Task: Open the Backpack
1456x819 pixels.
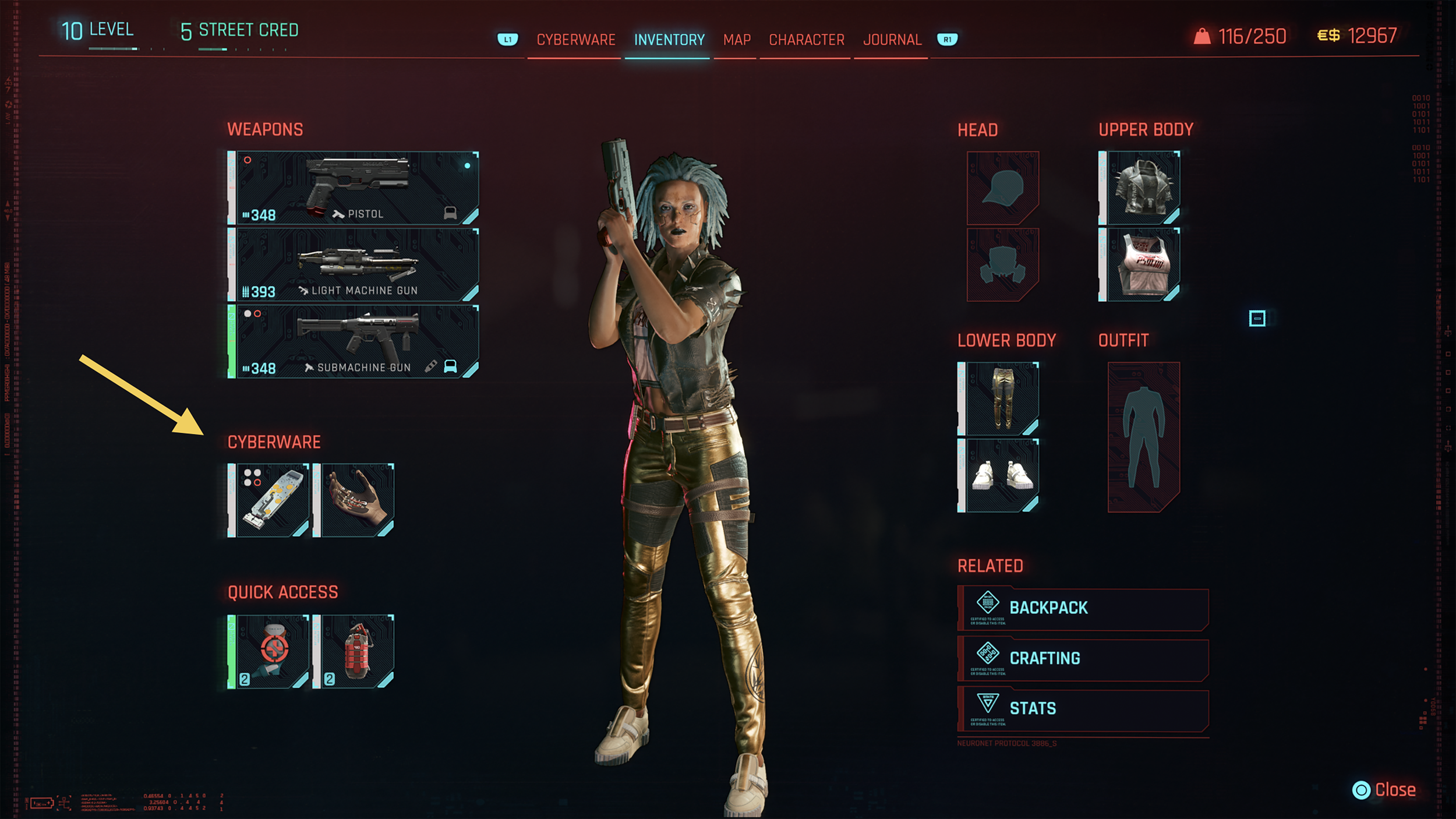Action: 1083,608
